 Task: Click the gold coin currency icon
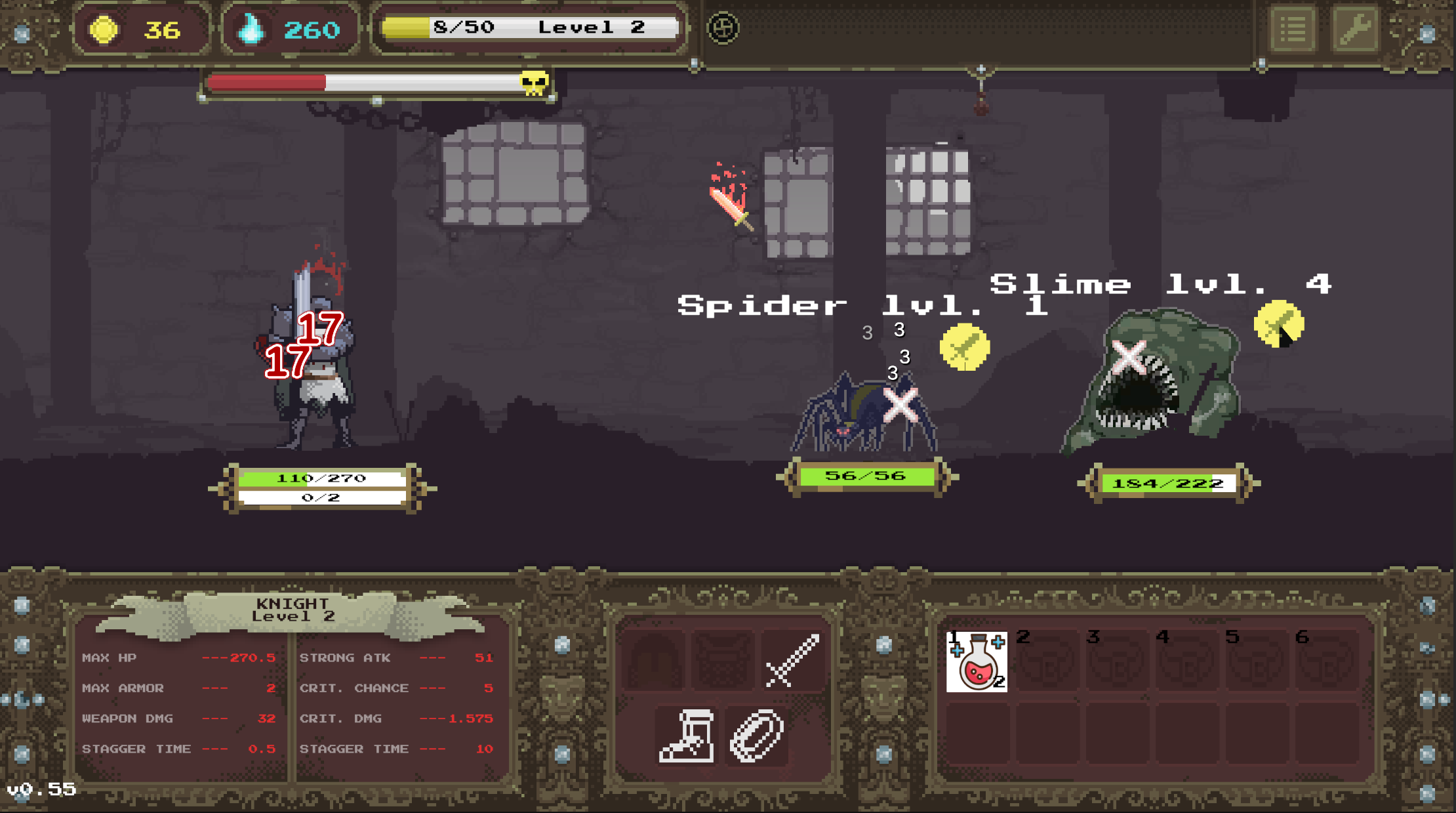(x=105, y=28)
